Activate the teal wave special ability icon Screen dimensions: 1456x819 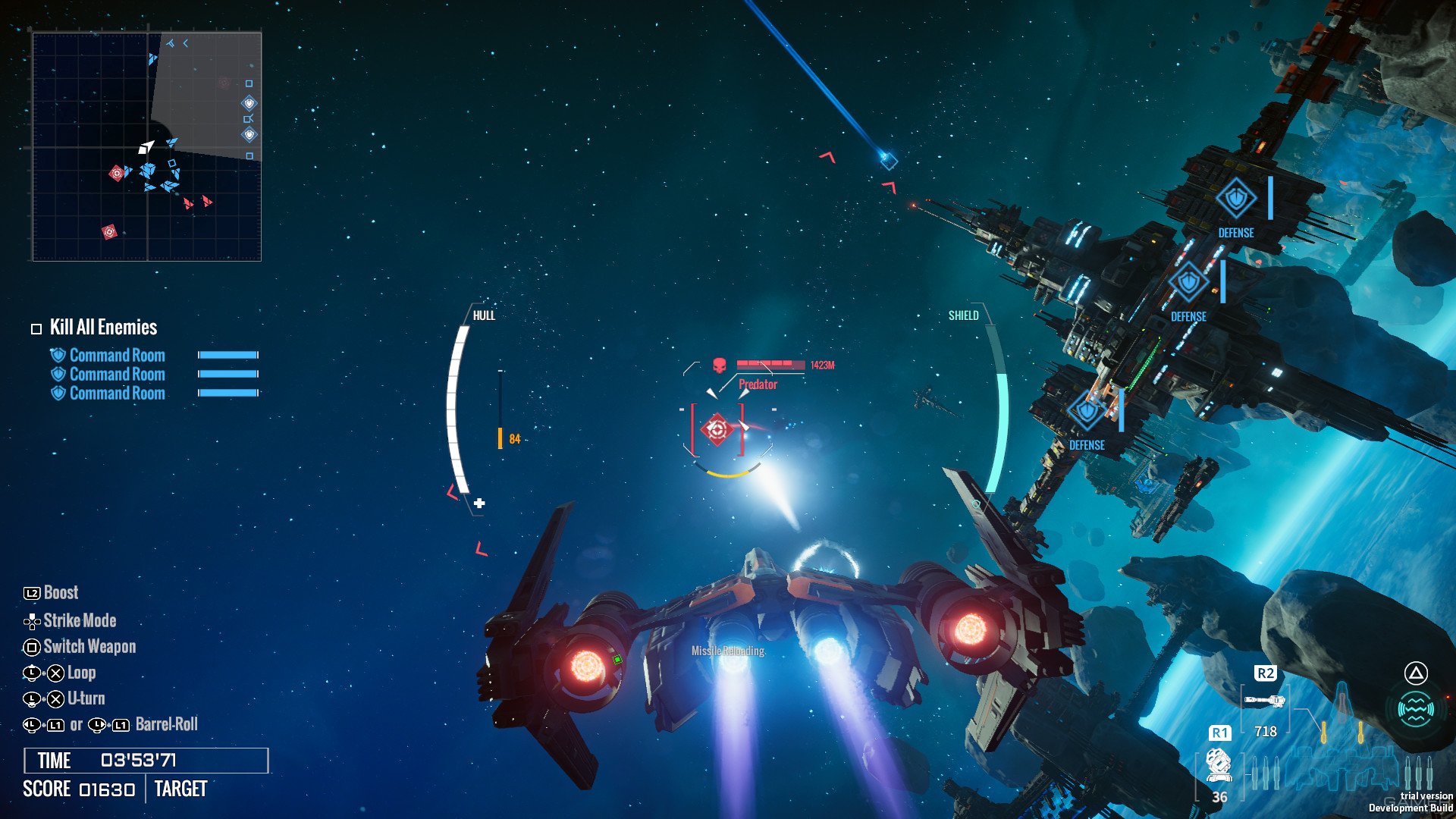tap(1415, 710)
